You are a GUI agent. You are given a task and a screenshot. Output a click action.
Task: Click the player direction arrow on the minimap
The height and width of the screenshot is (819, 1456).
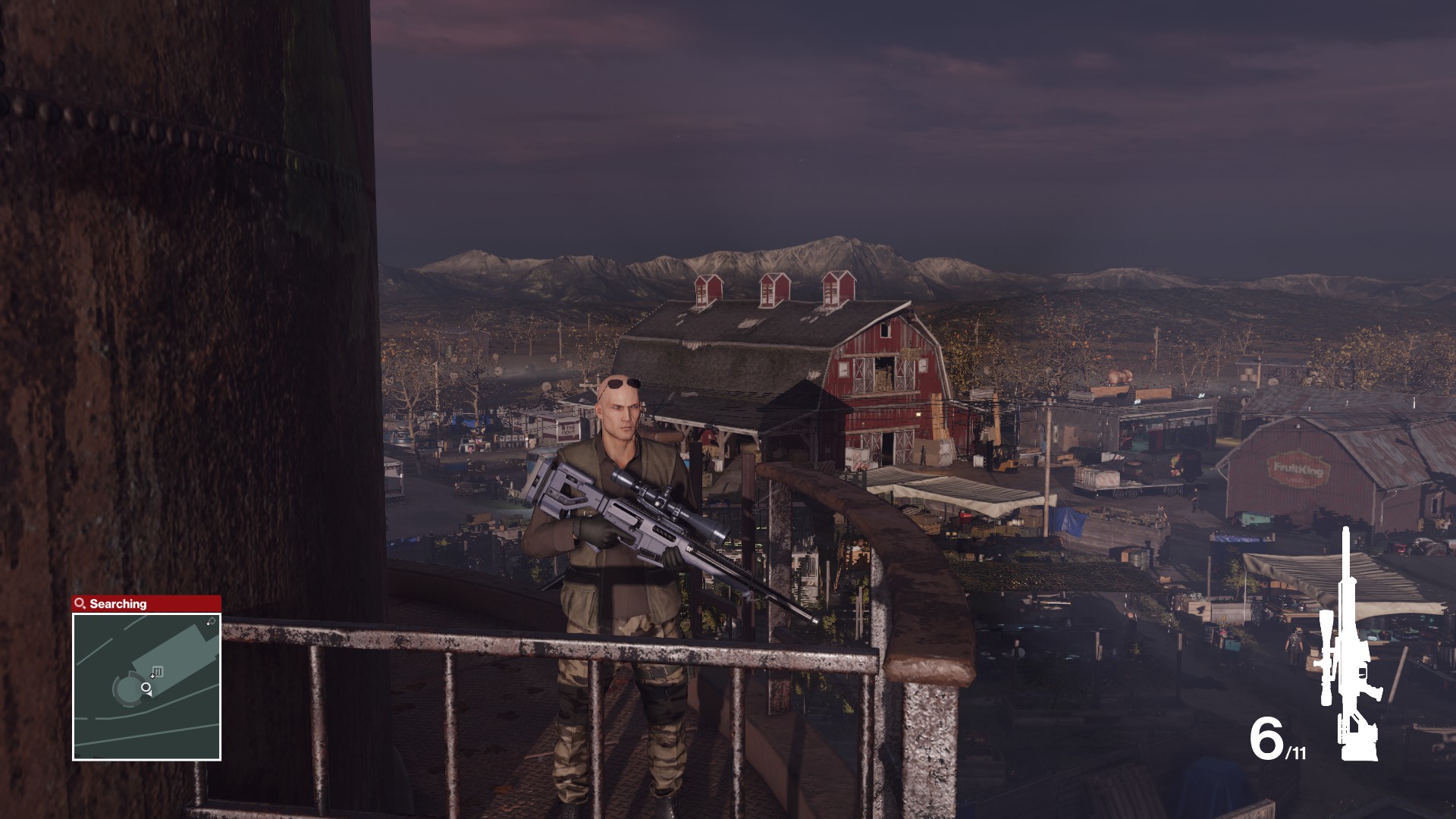[x=149, y=694]
